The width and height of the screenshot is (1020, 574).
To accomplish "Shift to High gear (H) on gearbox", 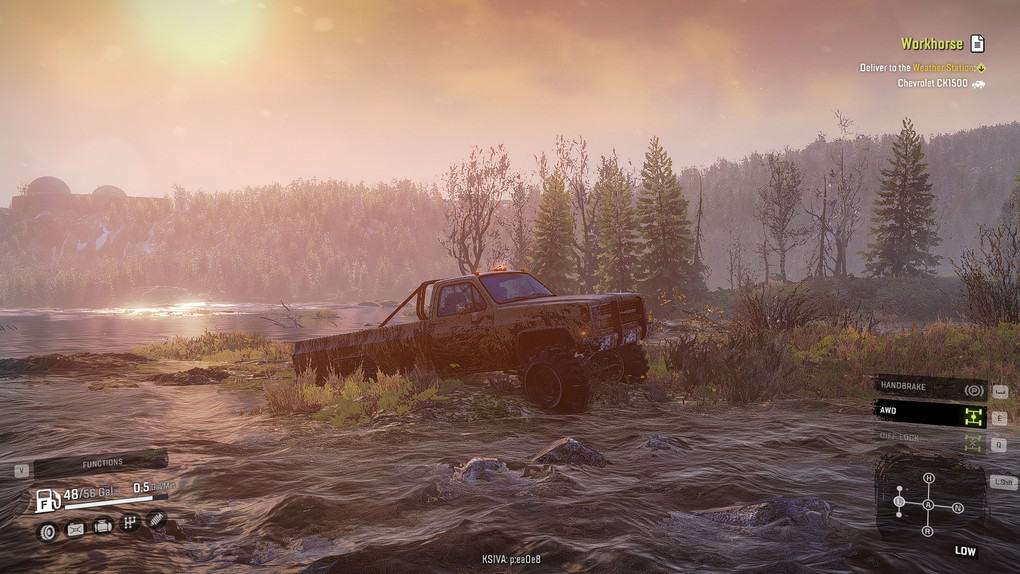I will [928, 478].
